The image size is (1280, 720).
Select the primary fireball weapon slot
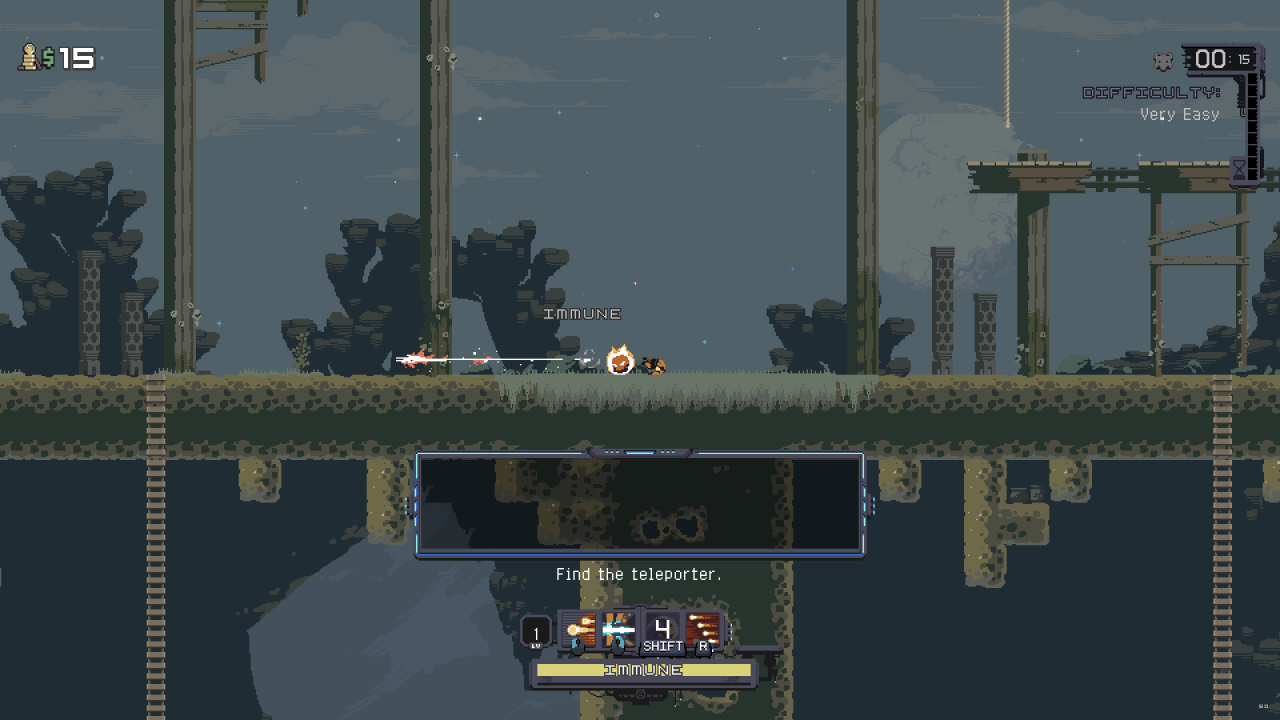click(577, 628)
